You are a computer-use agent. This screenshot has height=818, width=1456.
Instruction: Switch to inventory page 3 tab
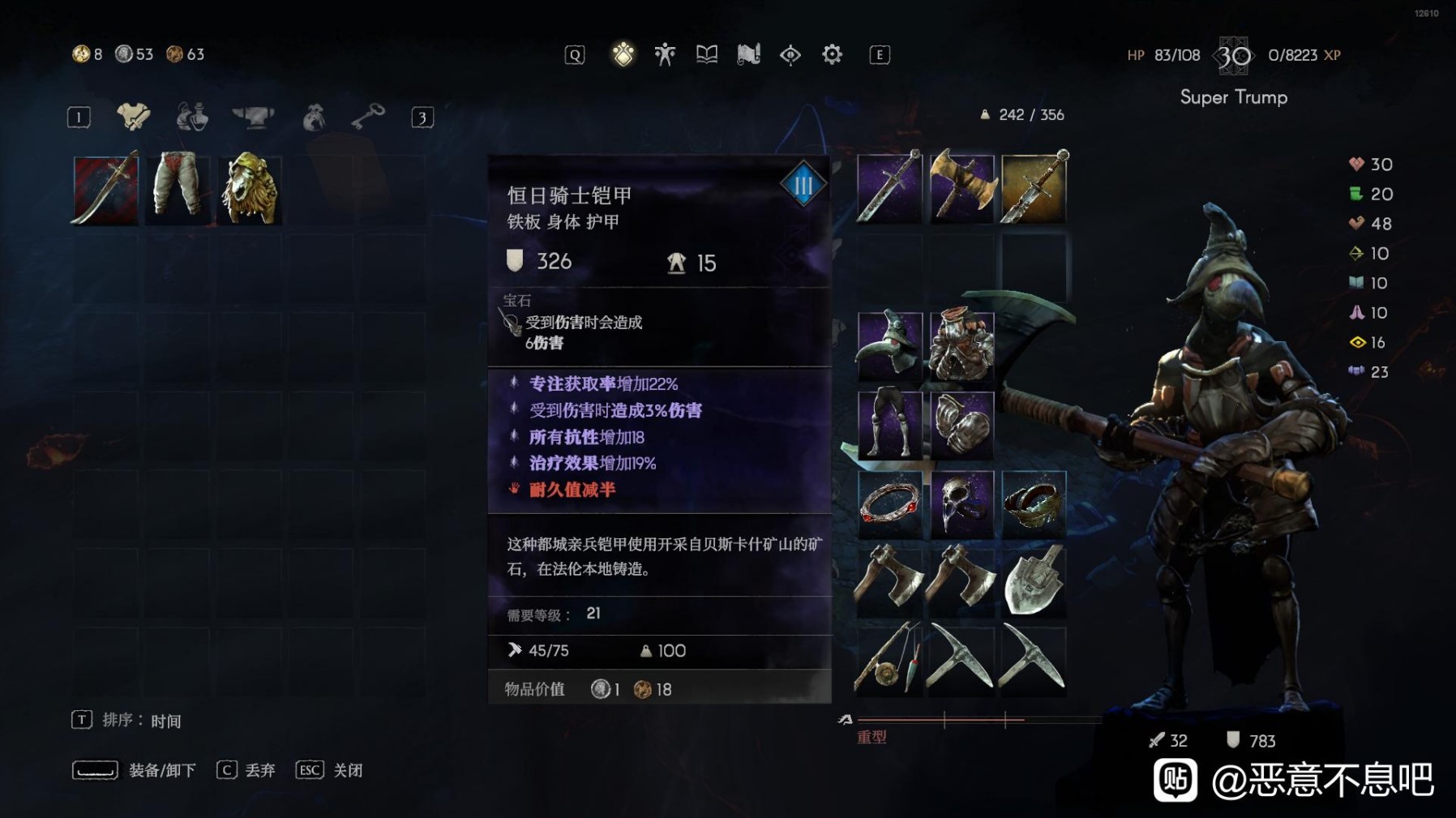point(425,116)
